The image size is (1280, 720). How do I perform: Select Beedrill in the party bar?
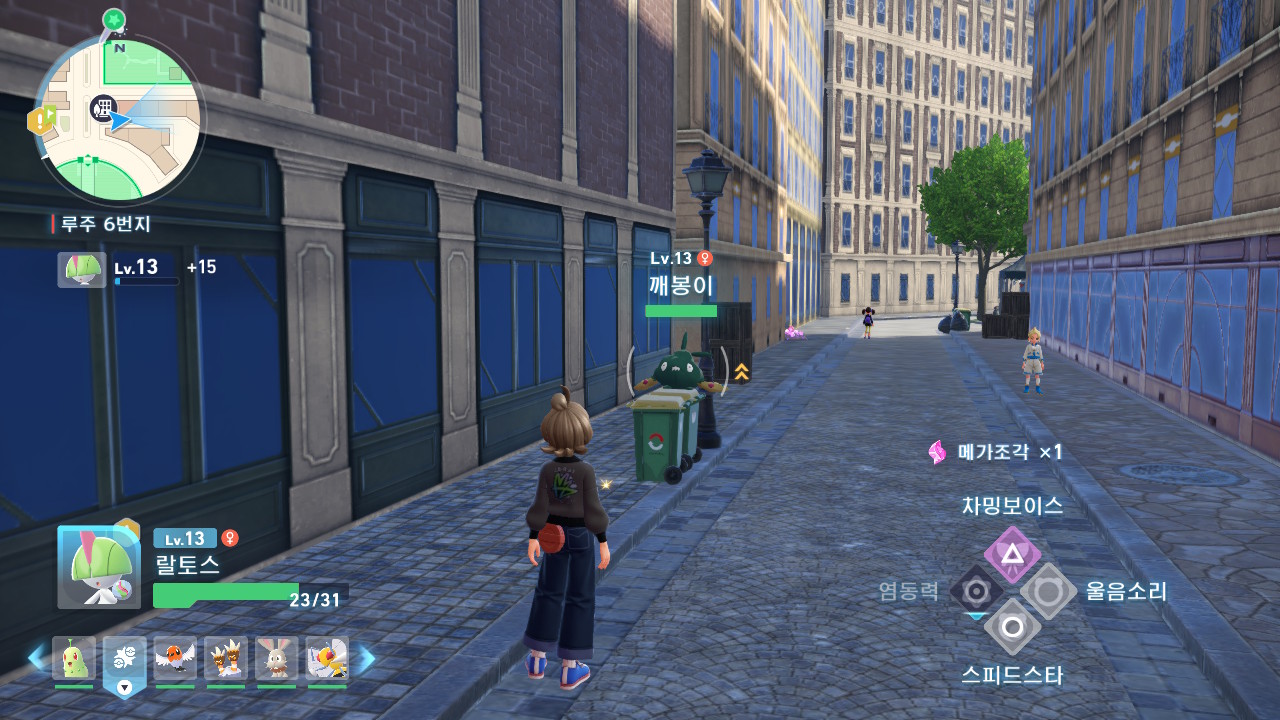327,659
